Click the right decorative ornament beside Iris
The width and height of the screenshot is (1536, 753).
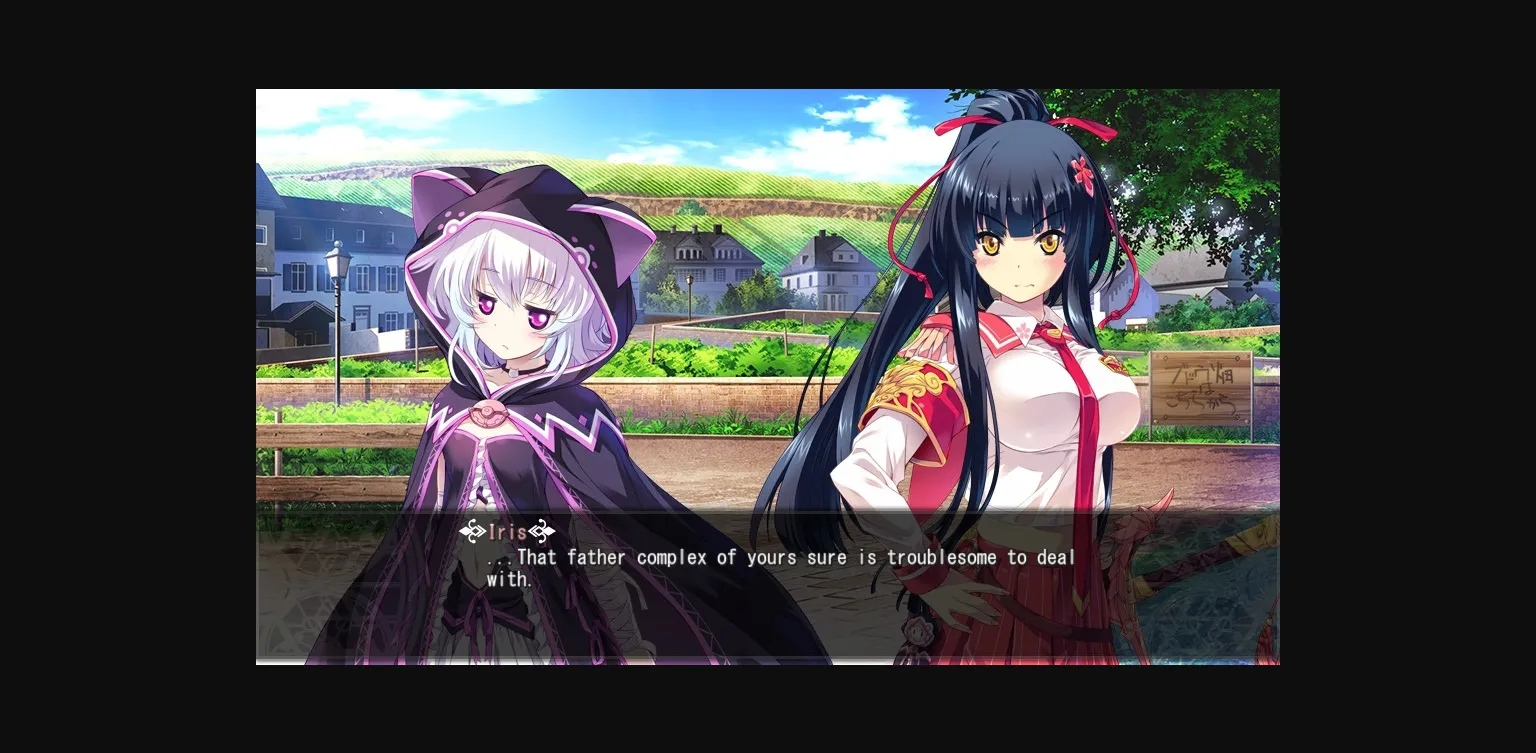(x=541, y=531)
